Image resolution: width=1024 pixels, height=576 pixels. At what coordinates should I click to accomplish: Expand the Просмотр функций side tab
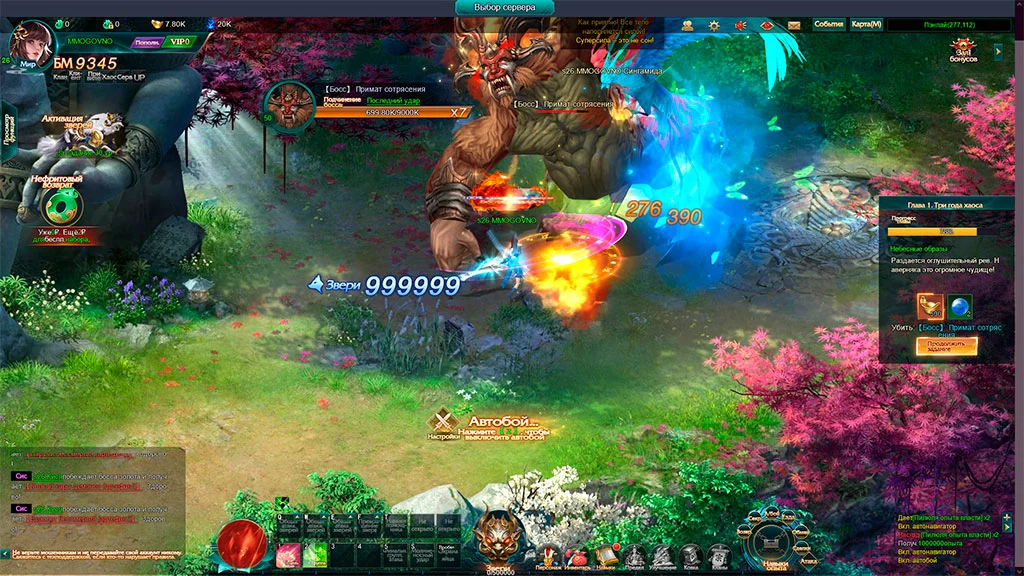tap(8, 130)
